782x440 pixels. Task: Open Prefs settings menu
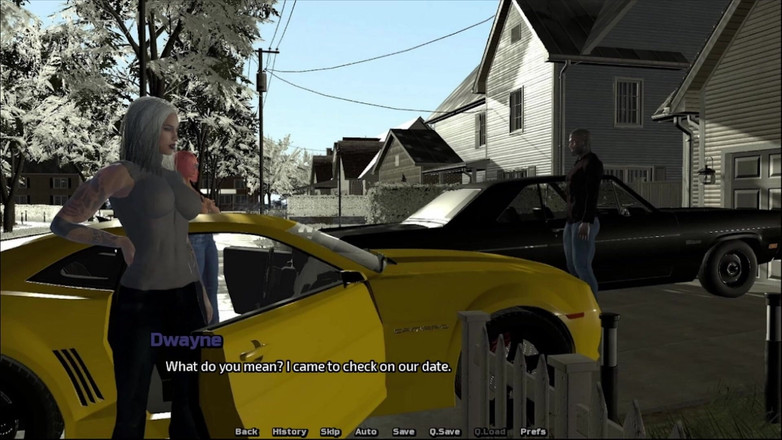(533, 432)
